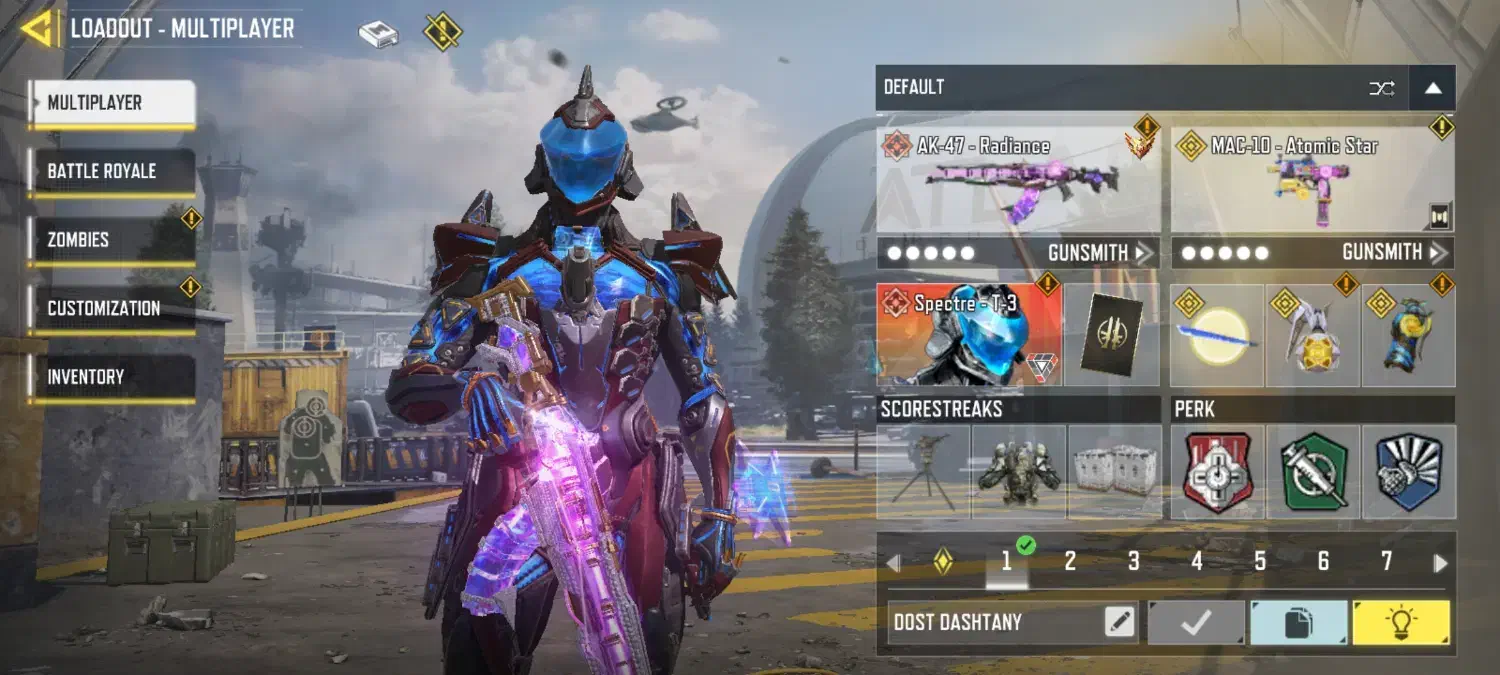Open the Inventory tab
This screenshot has height=675, width=1500.
coord(111,377)
